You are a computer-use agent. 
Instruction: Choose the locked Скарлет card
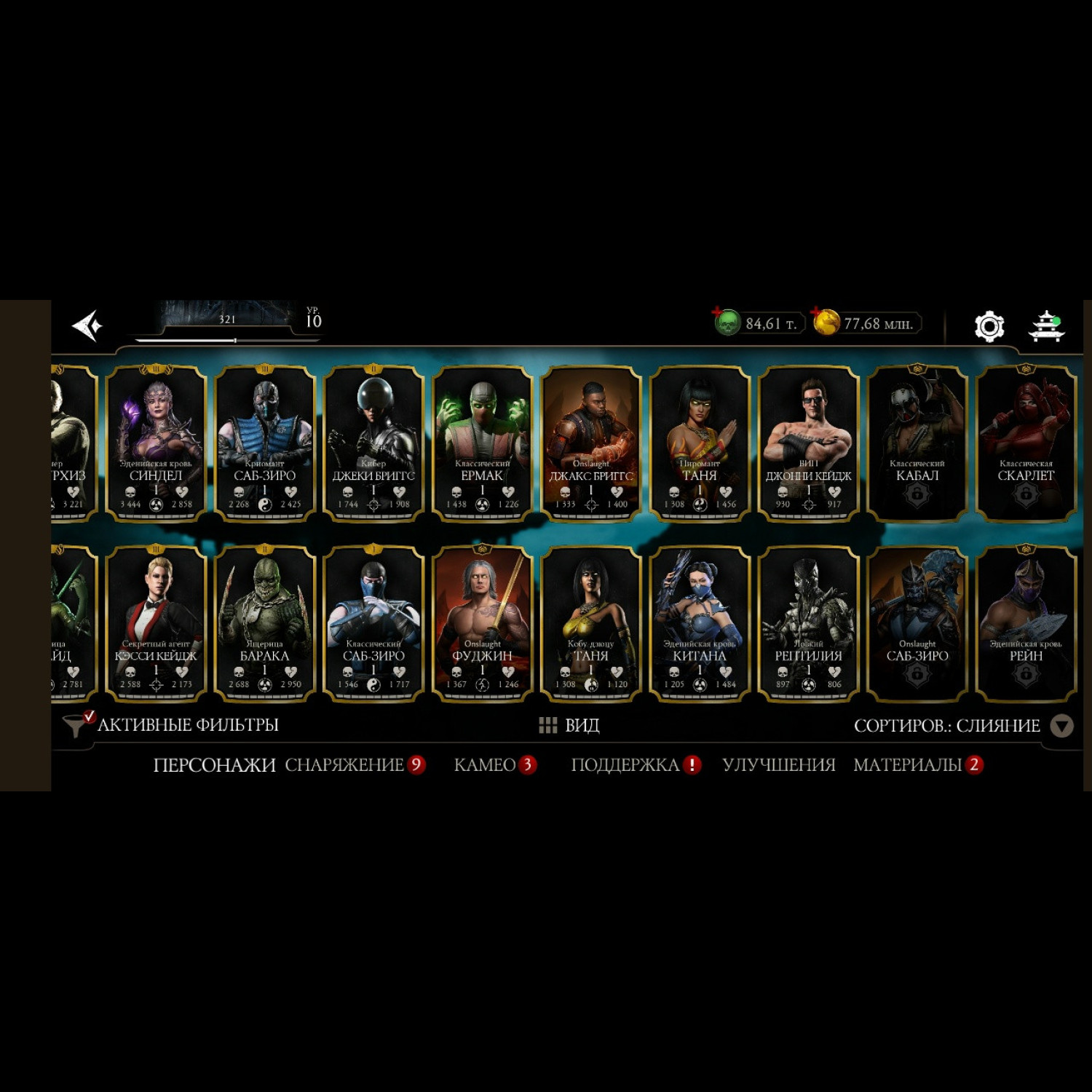click(1025, 443)
